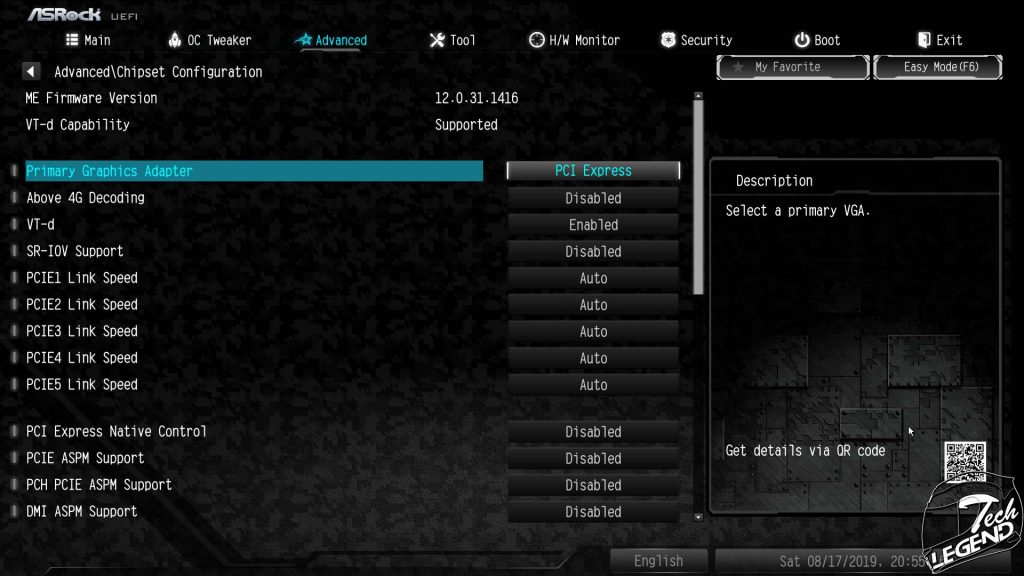Change Primary Graphics Adapter PCI Express value
Viewport: 1024px width, 576px height.
pyautogui.click(x=593, y=171)
